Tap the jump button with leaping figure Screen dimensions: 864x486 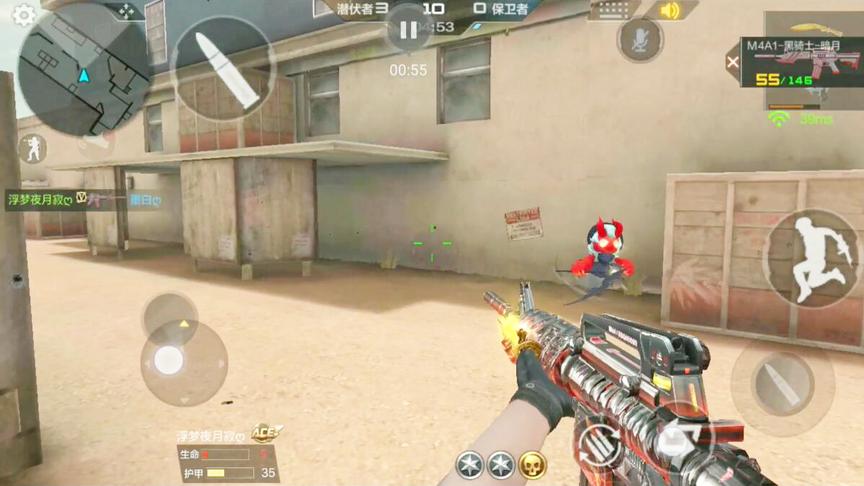(810, 257)
